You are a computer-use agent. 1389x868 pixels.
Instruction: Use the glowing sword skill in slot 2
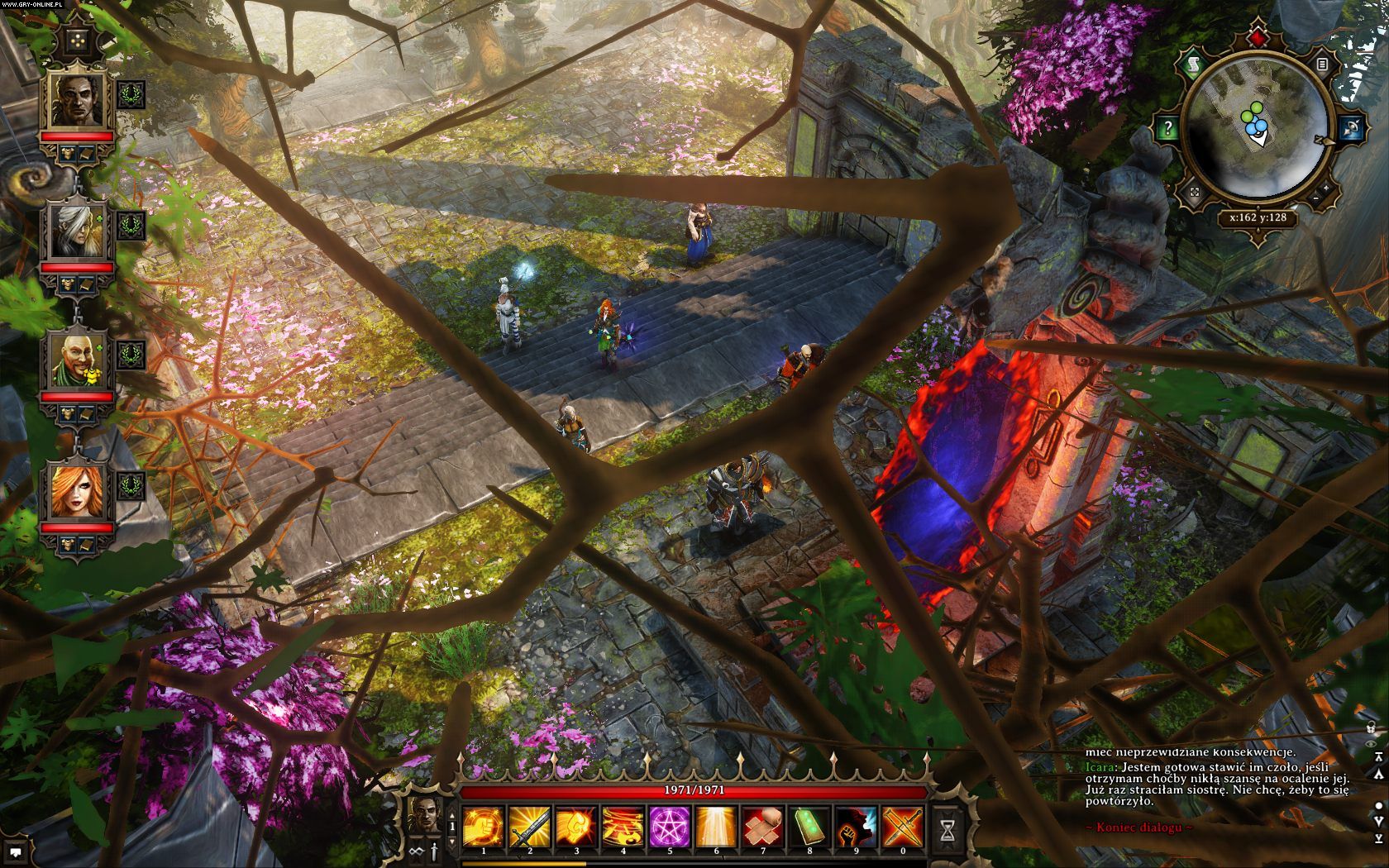tap(530, 826)
